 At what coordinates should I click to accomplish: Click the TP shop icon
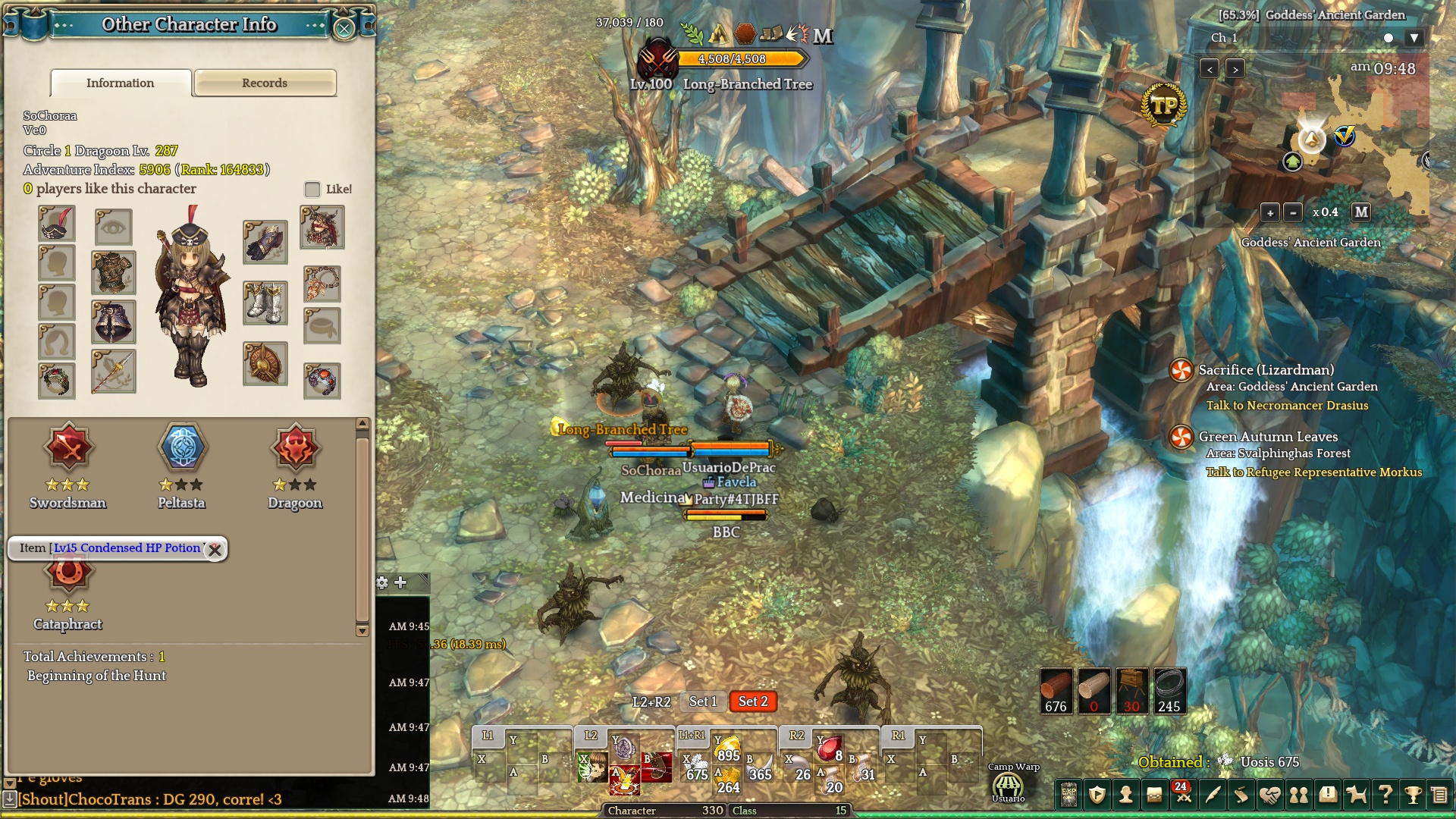click(1164, 105)
